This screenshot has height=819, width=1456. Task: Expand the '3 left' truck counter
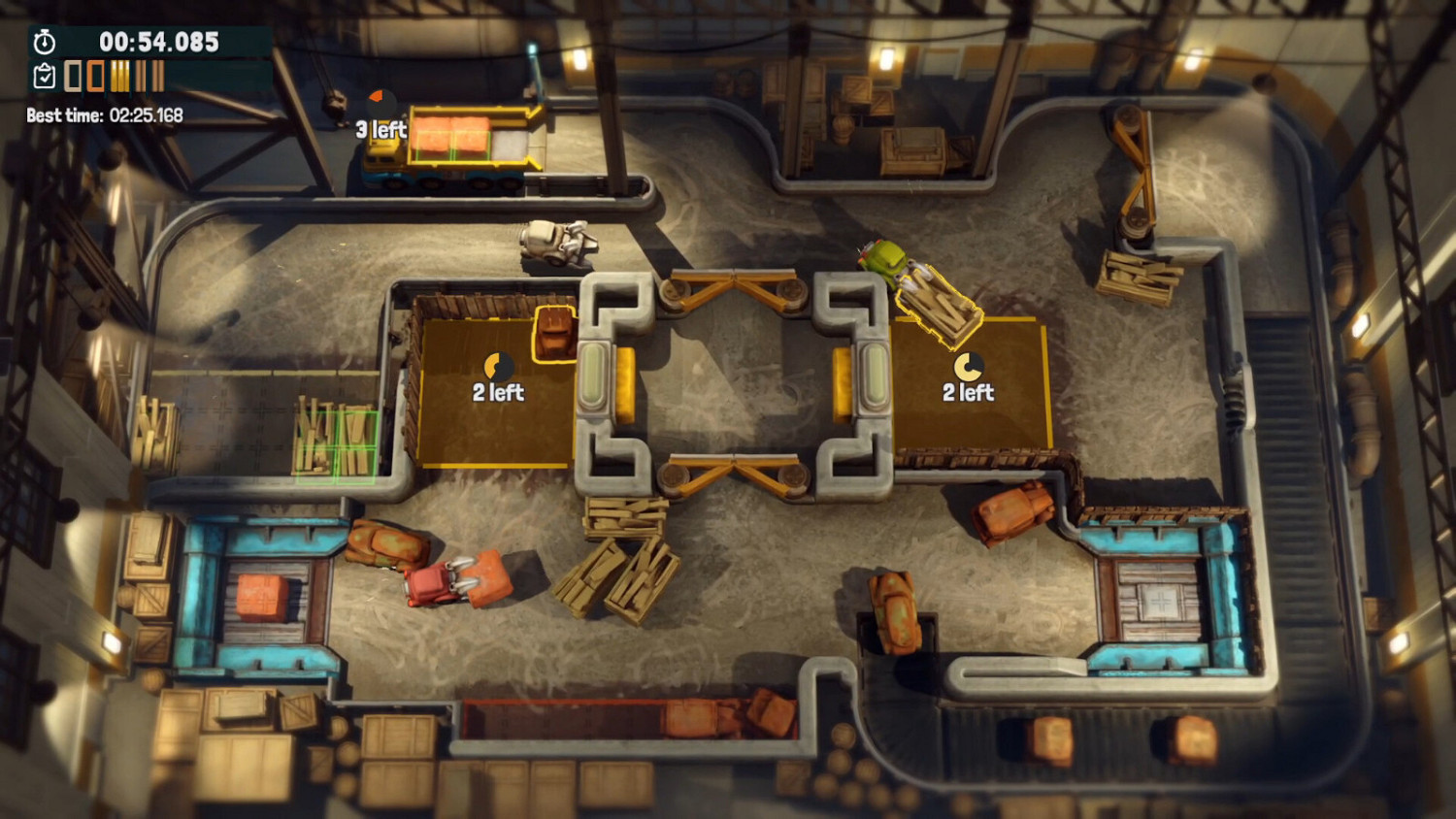tap(381, 116)
